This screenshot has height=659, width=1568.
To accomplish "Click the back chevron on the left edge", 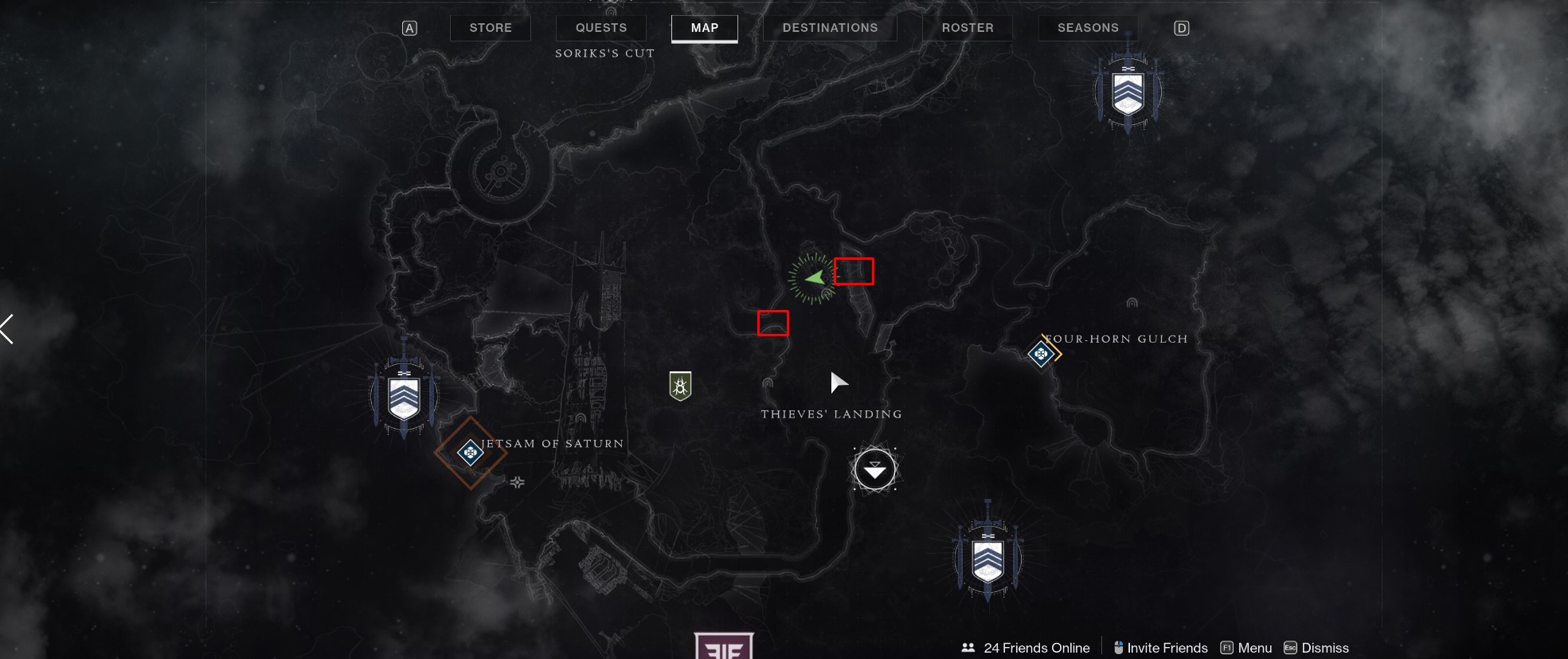I will tap(6, 328).
